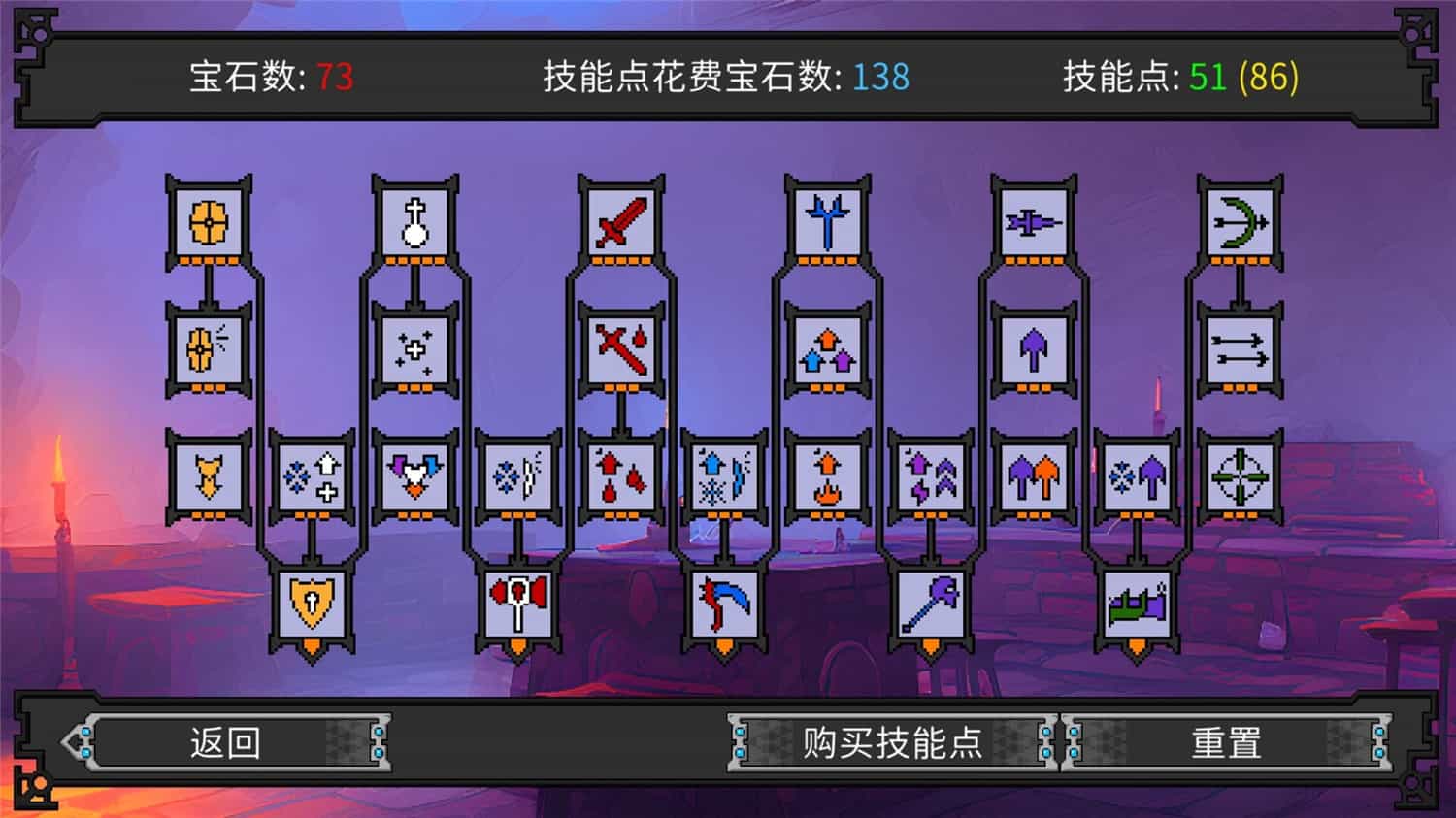Click the green crosshair targeting skill node

(x=1241, y=474)
